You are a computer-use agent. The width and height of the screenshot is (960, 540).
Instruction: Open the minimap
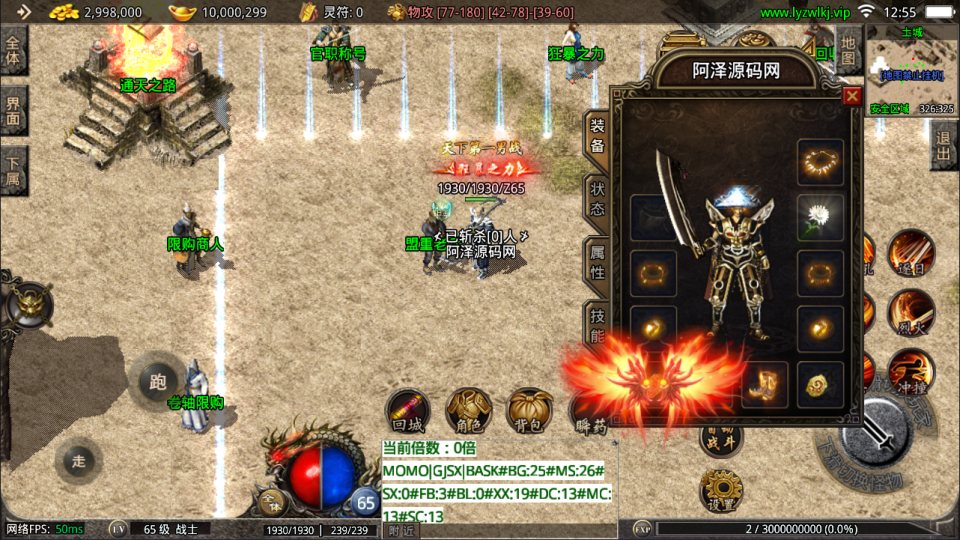point(910,70)
